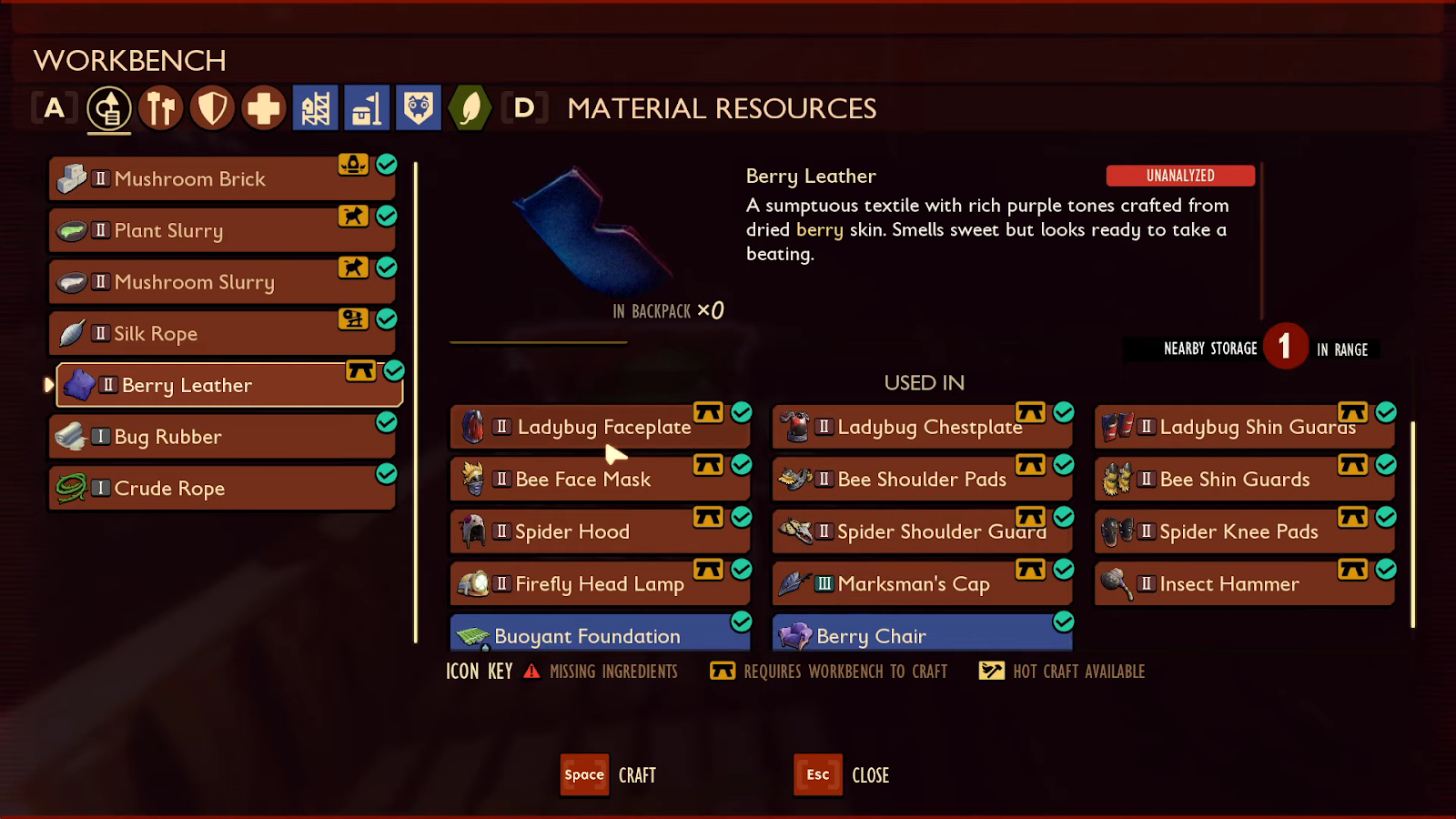The image size is (1456, 819).
Task: Switch to the shield armor category tab
Action: [213, 109]
